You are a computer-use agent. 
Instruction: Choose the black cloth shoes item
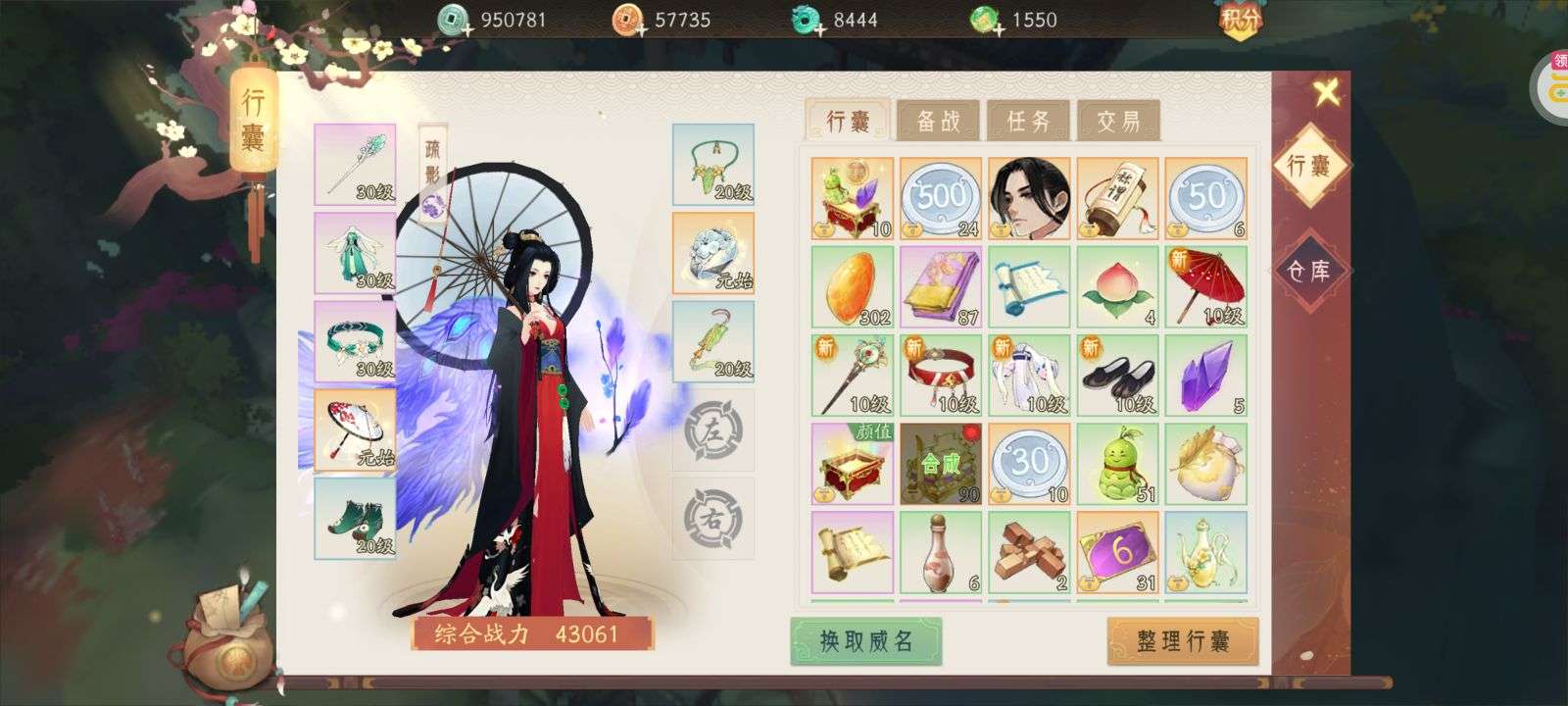click(1117, 375)
